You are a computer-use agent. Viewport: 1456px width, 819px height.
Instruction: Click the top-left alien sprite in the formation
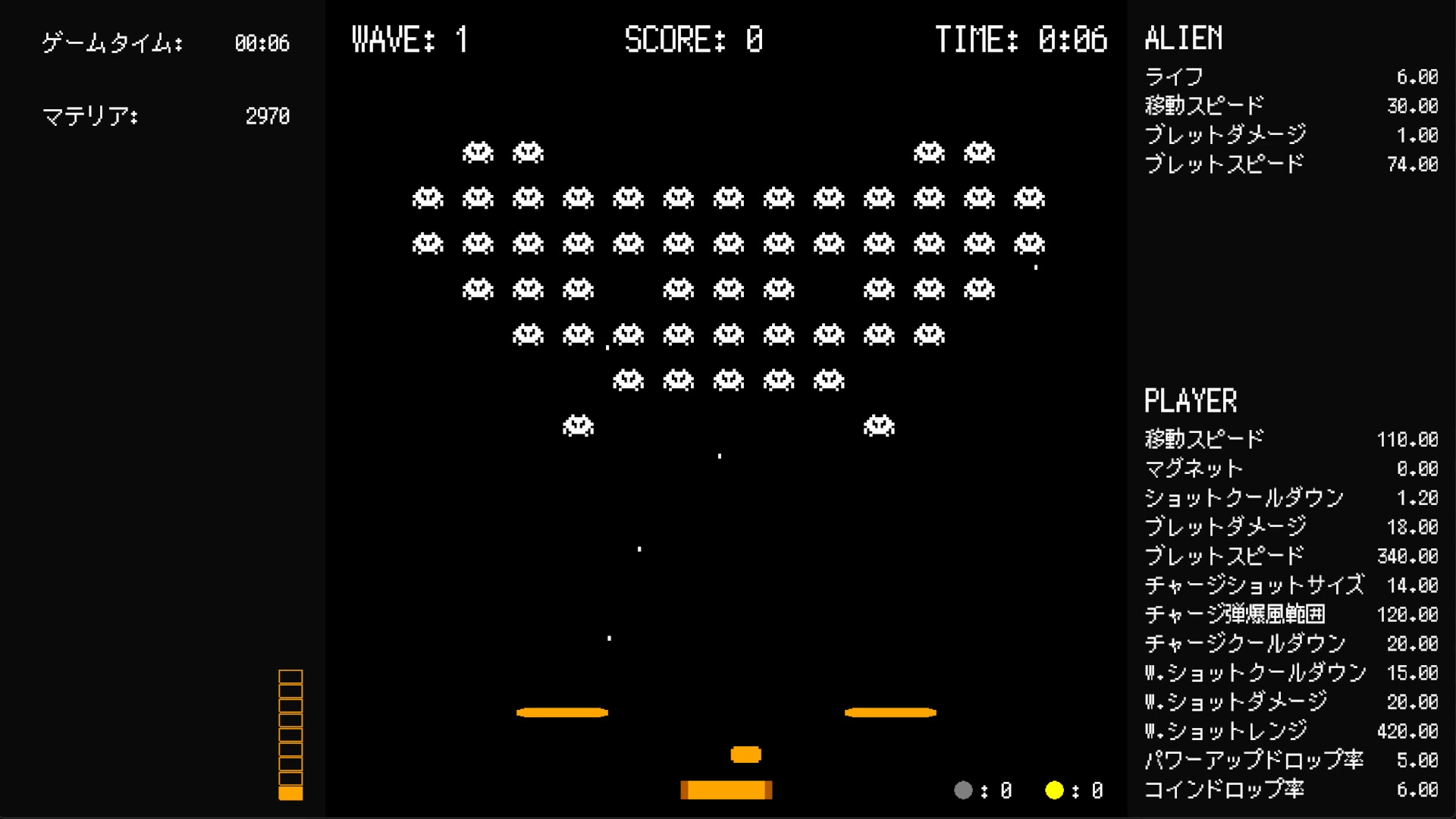[x=476, y=152]
